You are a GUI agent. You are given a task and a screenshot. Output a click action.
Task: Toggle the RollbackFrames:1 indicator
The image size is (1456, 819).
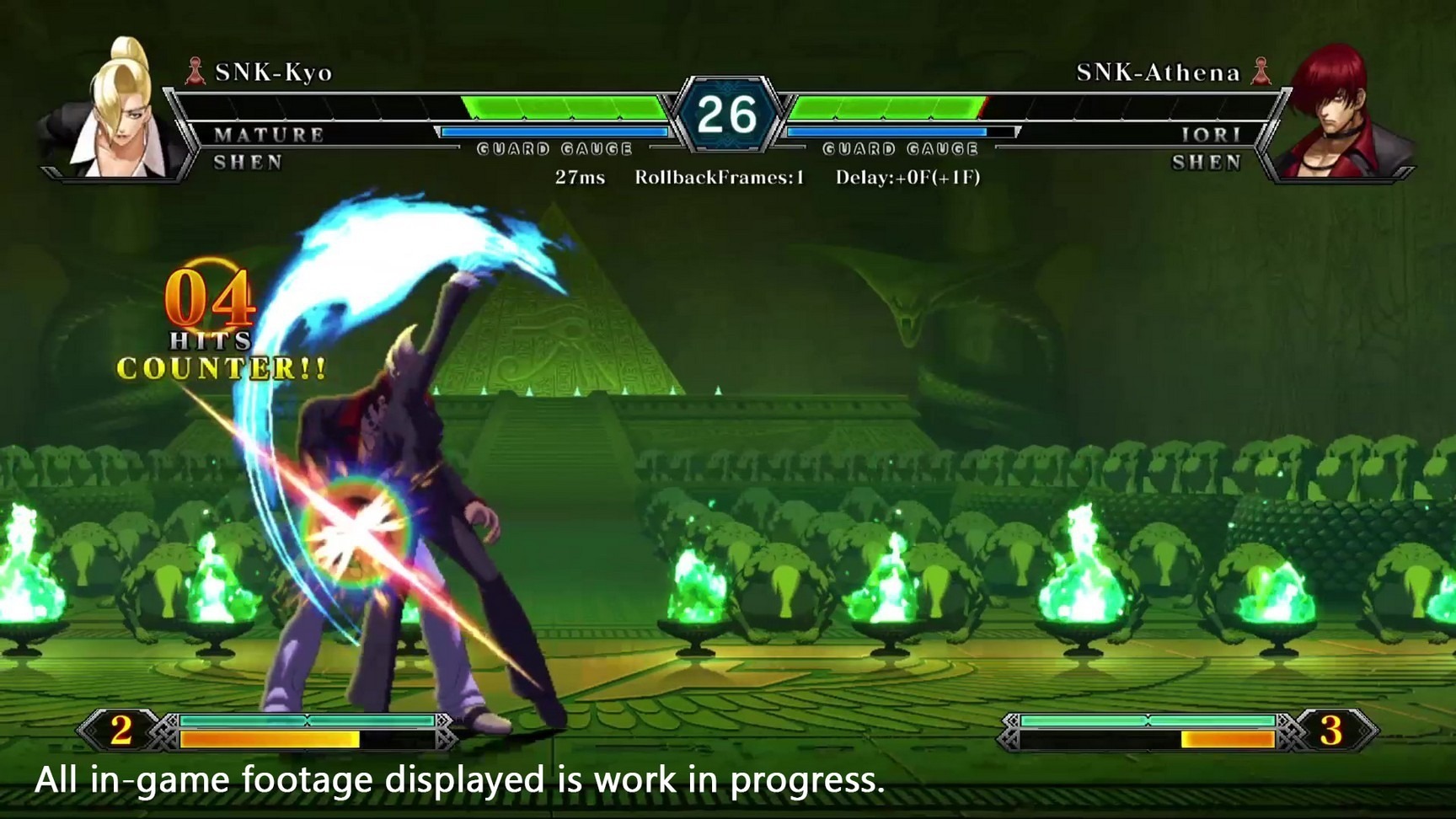coord(720,178)
